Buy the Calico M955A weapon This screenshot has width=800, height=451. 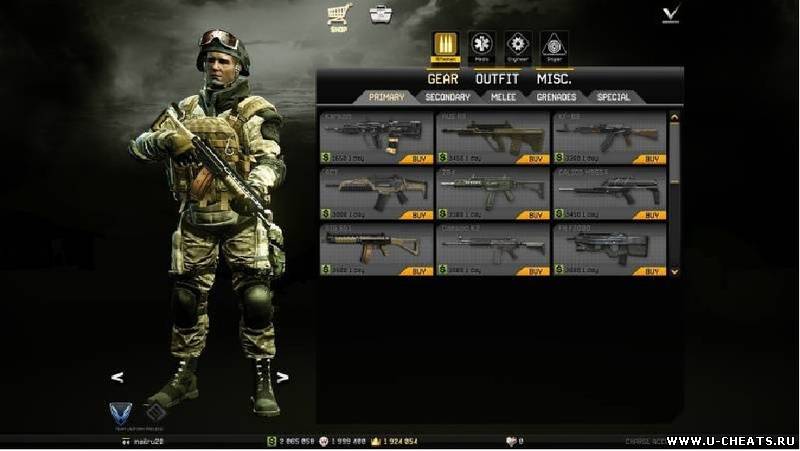click(x=653, y=215)
